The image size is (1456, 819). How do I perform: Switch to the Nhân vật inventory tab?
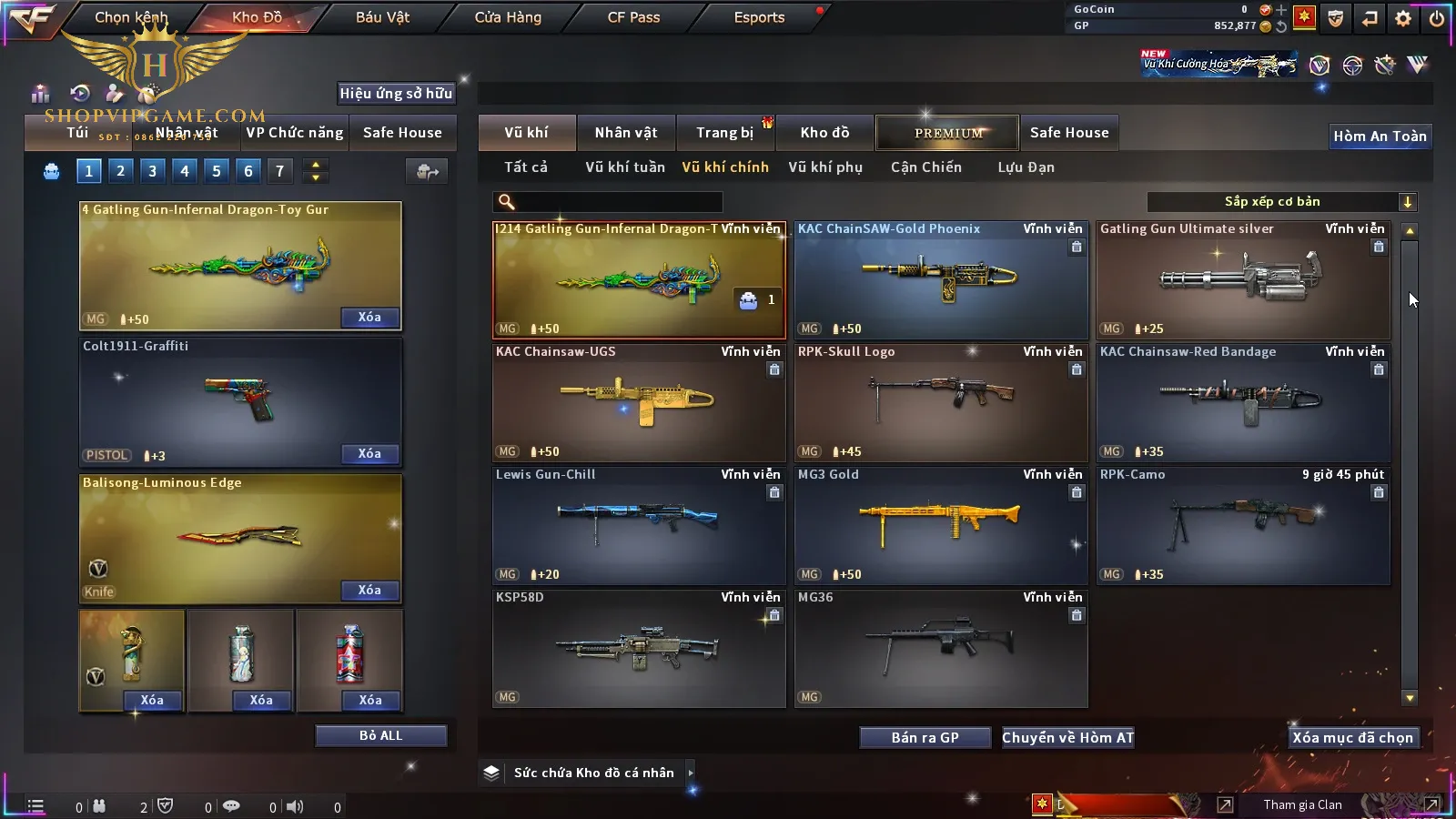[625, 133]
